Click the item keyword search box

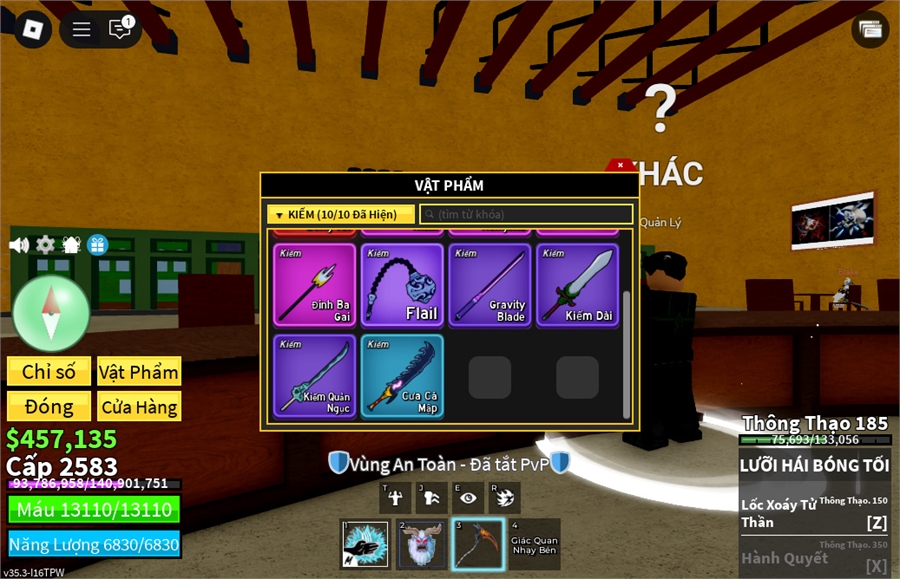pyautogui.click(x=527, y=214)
